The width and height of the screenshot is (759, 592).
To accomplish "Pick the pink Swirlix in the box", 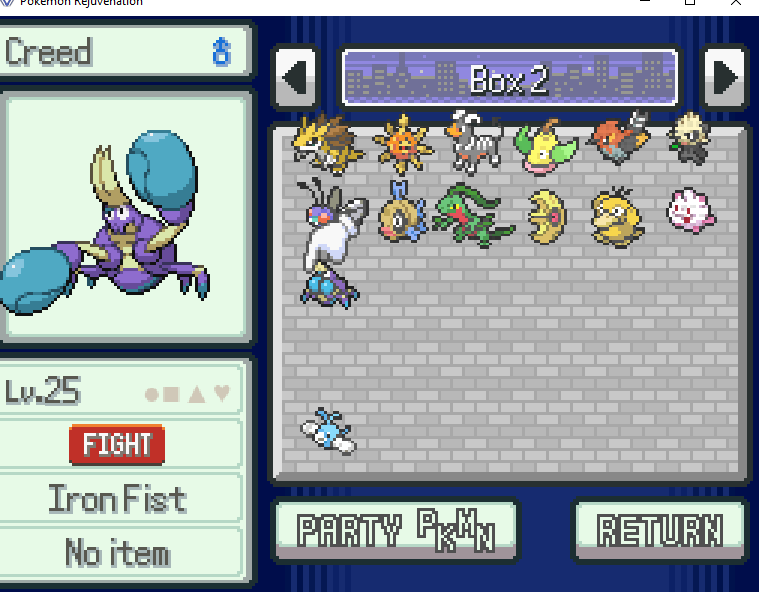I will (692, 211).
